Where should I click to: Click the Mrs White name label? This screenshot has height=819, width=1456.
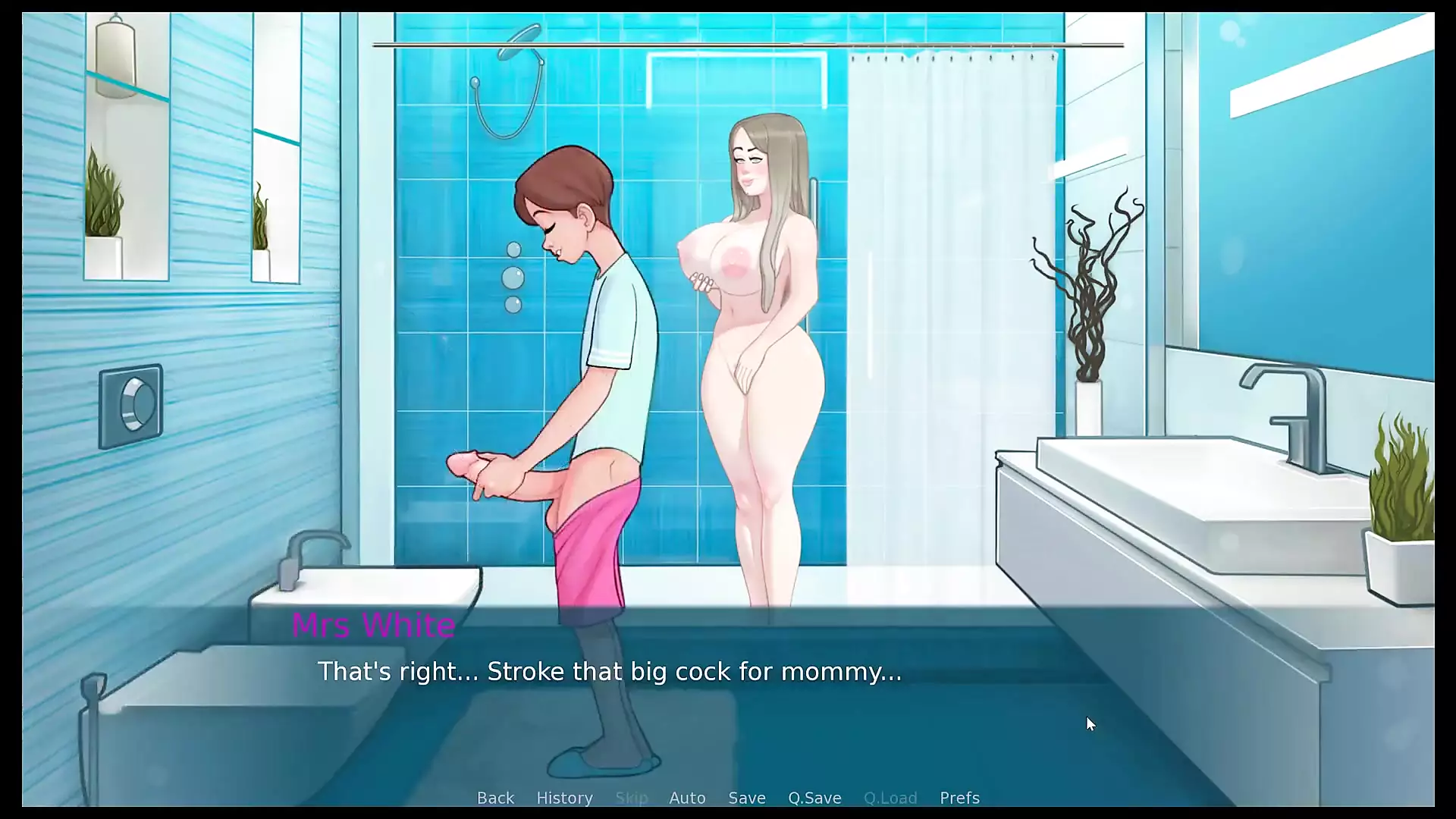coord(373,626)
